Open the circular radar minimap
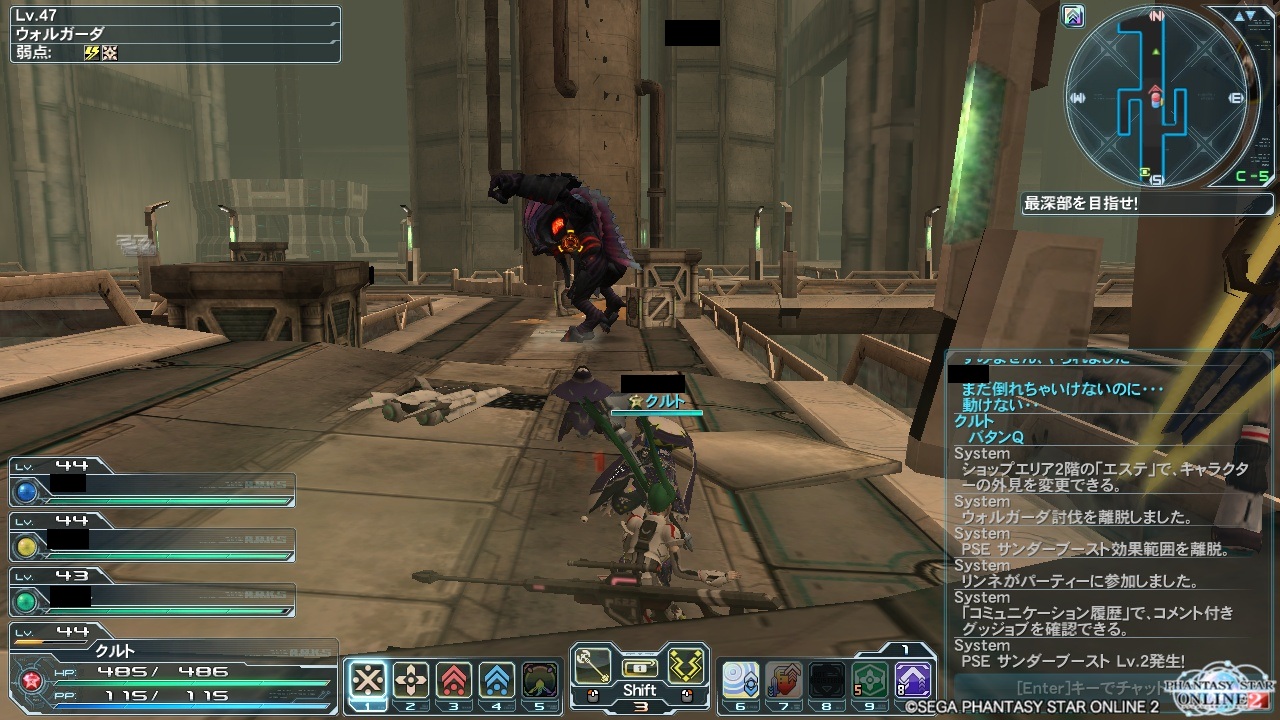This screenshot has height=720, width=1280. click(1157, 95)
